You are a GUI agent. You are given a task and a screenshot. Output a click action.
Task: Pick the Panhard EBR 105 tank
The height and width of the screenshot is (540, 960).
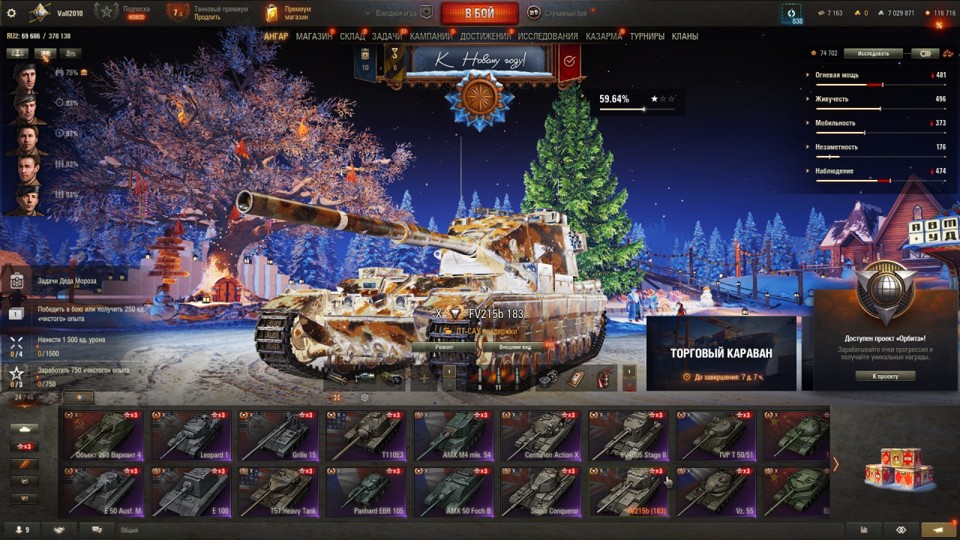(364, 492)
